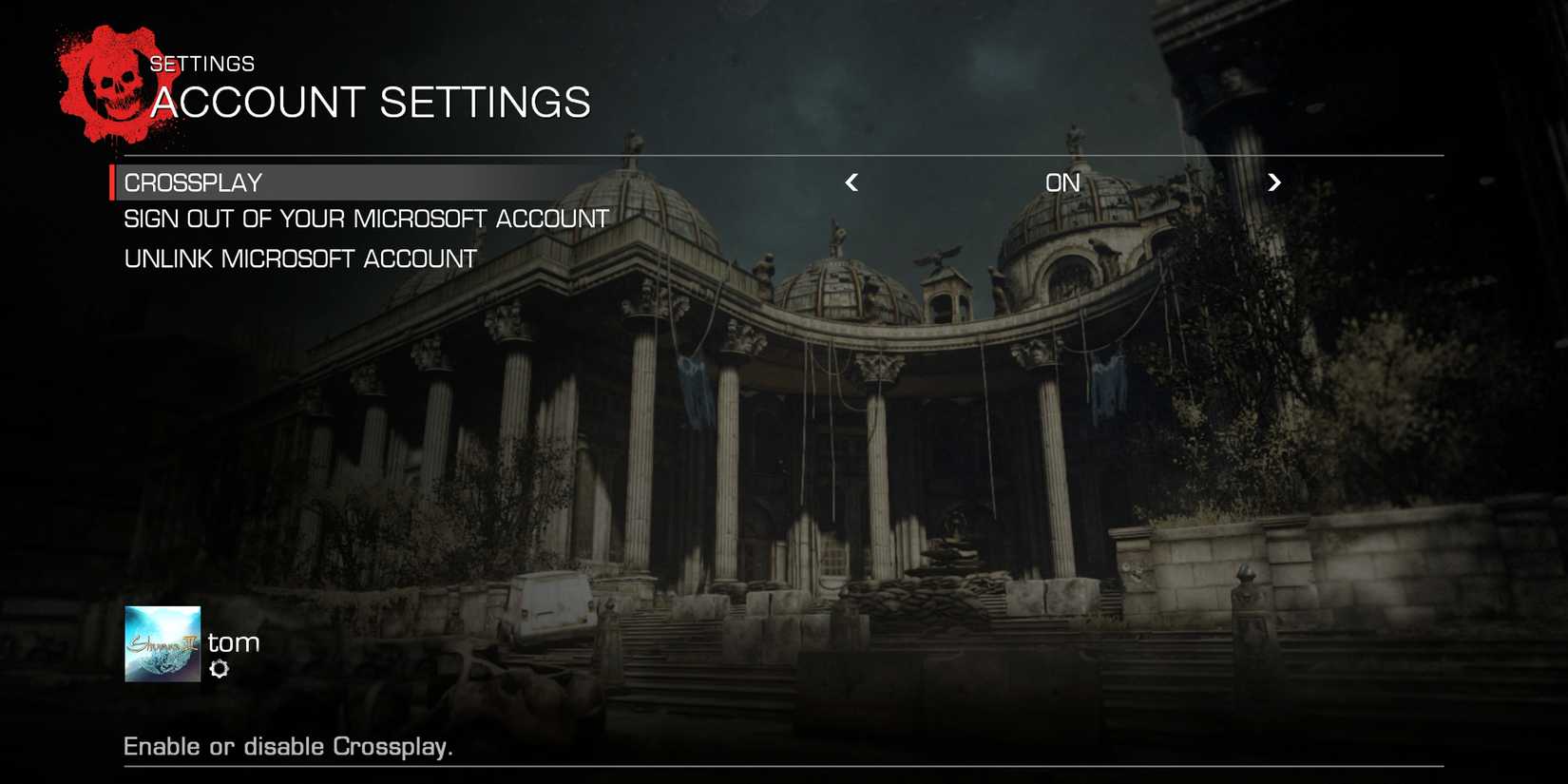Click the ON value for Crossplay

tap(1062, 182)
